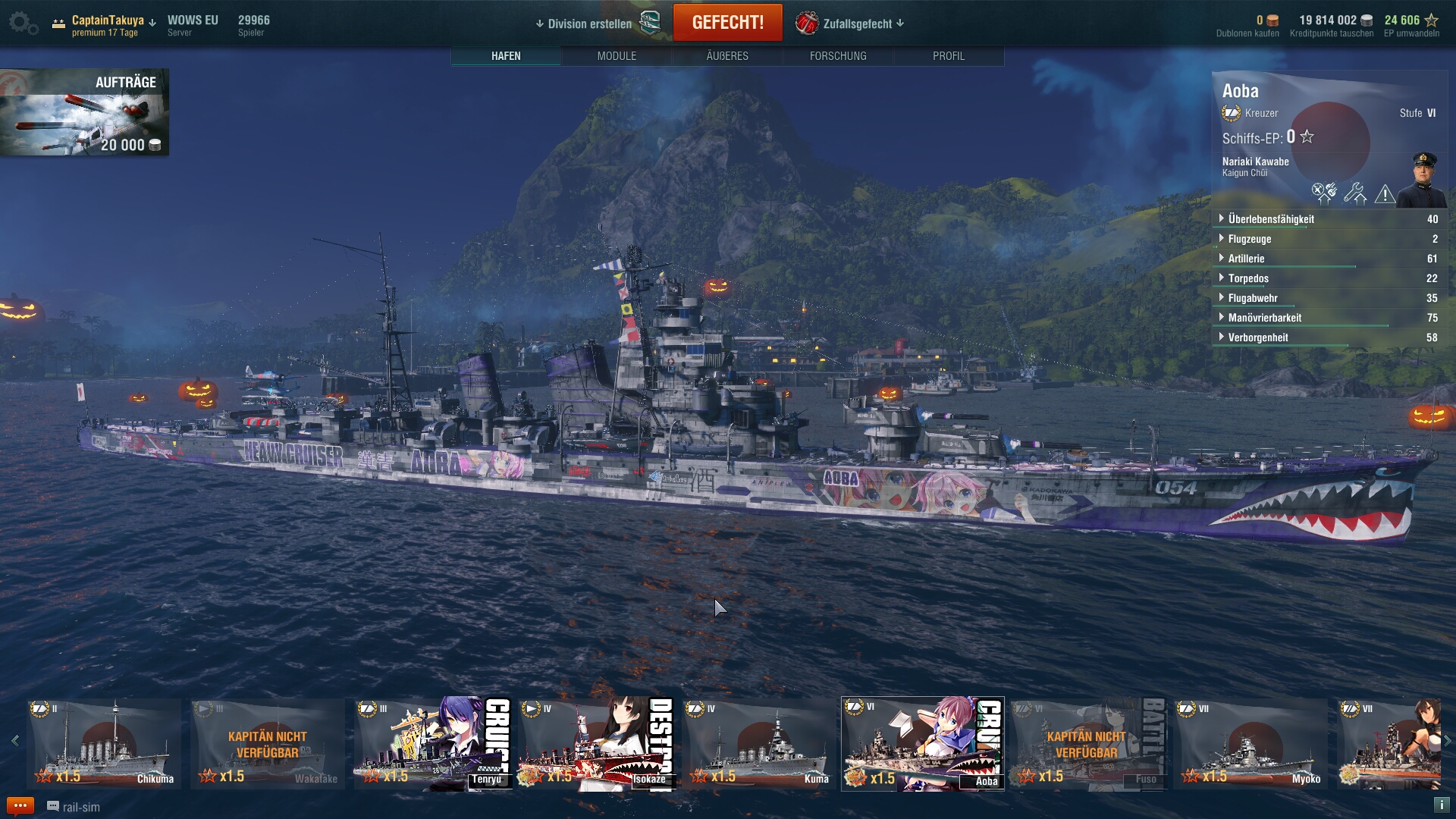Screen dimensions: 1456x819
Task: Open the ÄUßERES tab
Action: (x=727, y=56)
